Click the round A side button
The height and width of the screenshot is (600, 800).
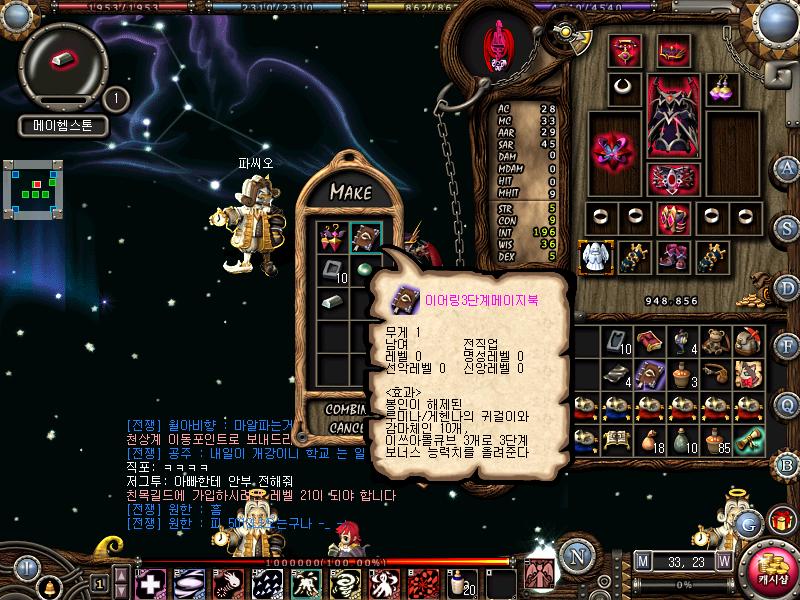click(787, 167)
